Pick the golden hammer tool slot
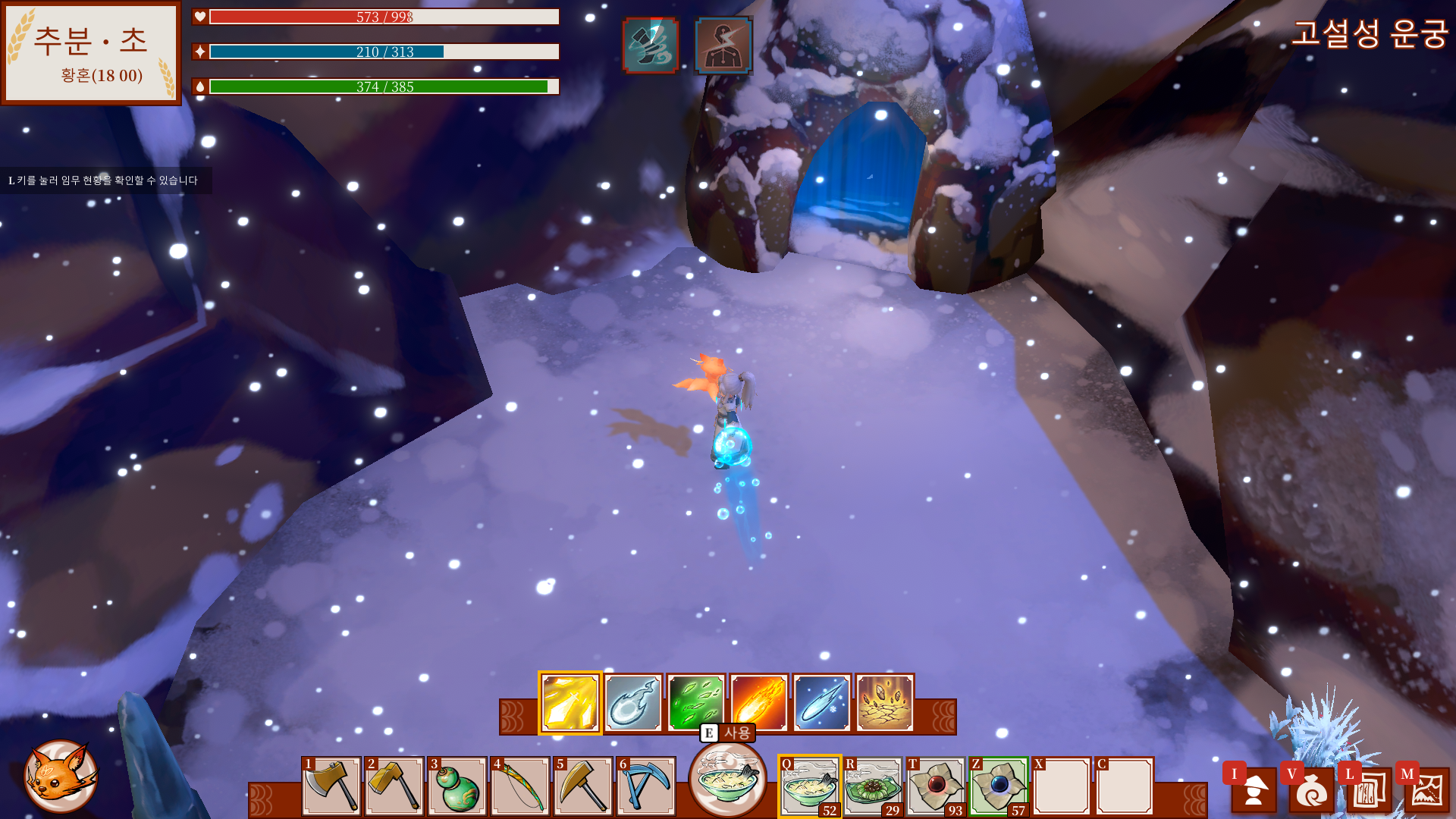Screen dimensions: 1456x819 pyautogui.click(x=583, y=786)
